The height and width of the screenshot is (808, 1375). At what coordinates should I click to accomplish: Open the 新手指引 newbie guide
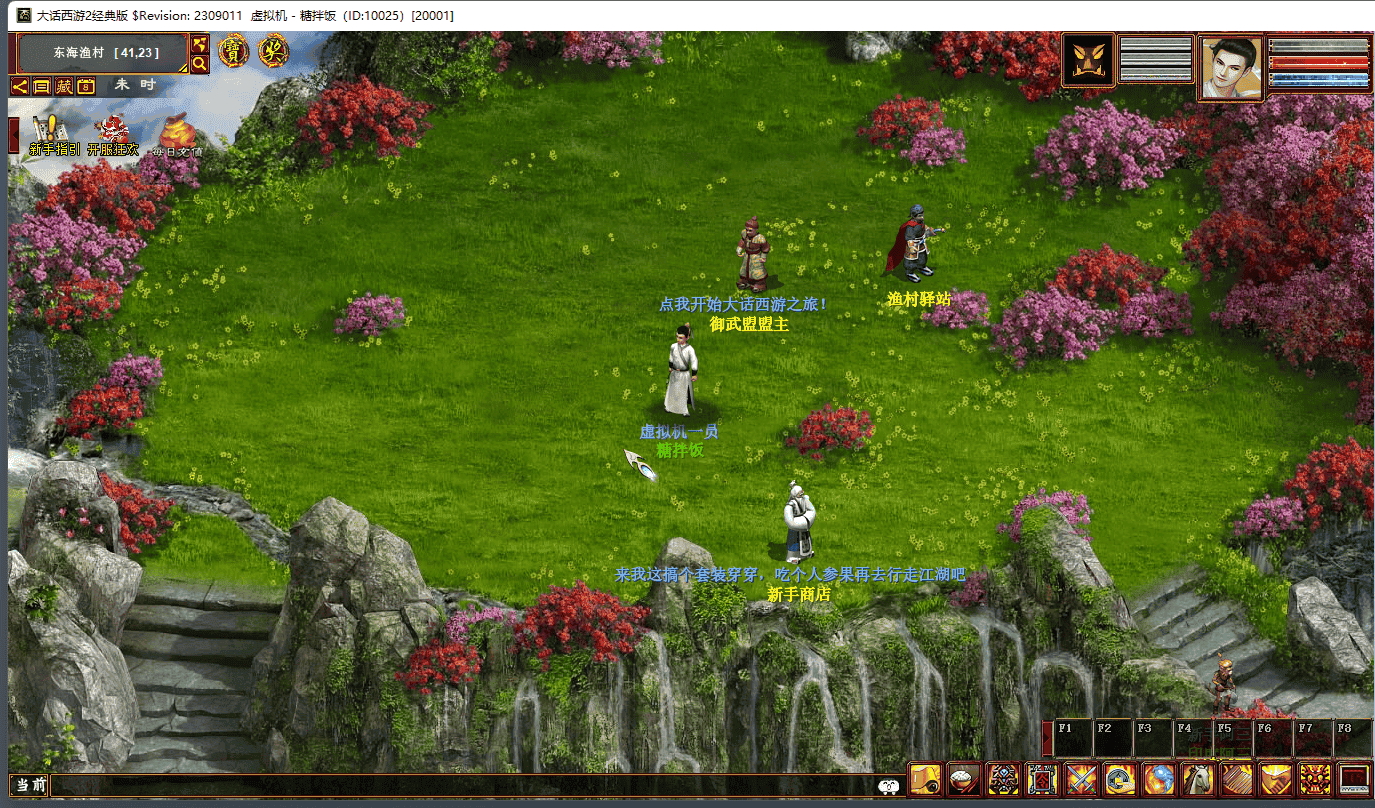pyautogui.click(x=50, y=130)
